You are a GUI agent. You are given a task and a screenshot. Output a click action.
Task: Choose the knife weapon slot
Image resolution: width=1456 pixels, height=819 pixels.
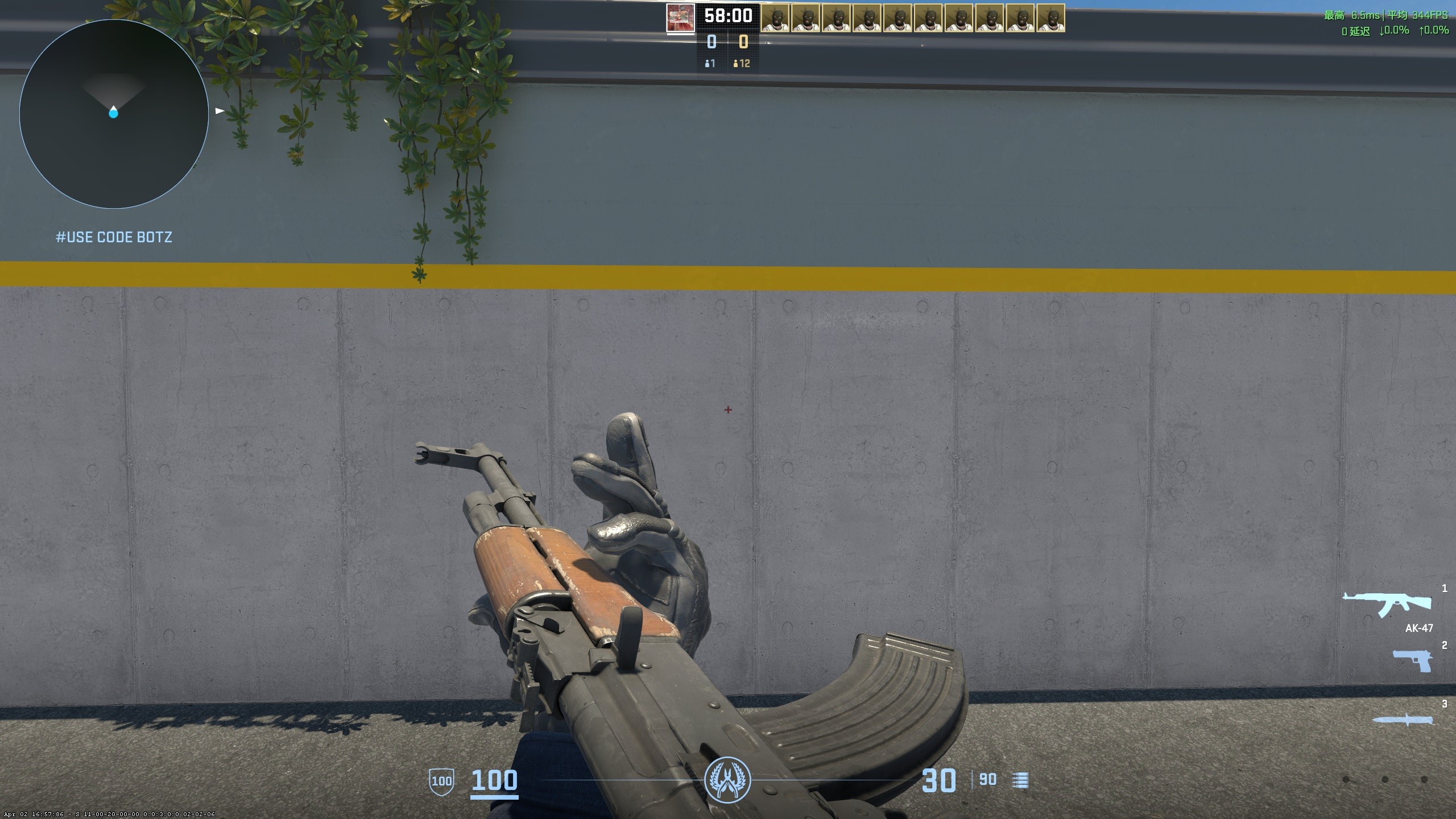pos(1403,720)
